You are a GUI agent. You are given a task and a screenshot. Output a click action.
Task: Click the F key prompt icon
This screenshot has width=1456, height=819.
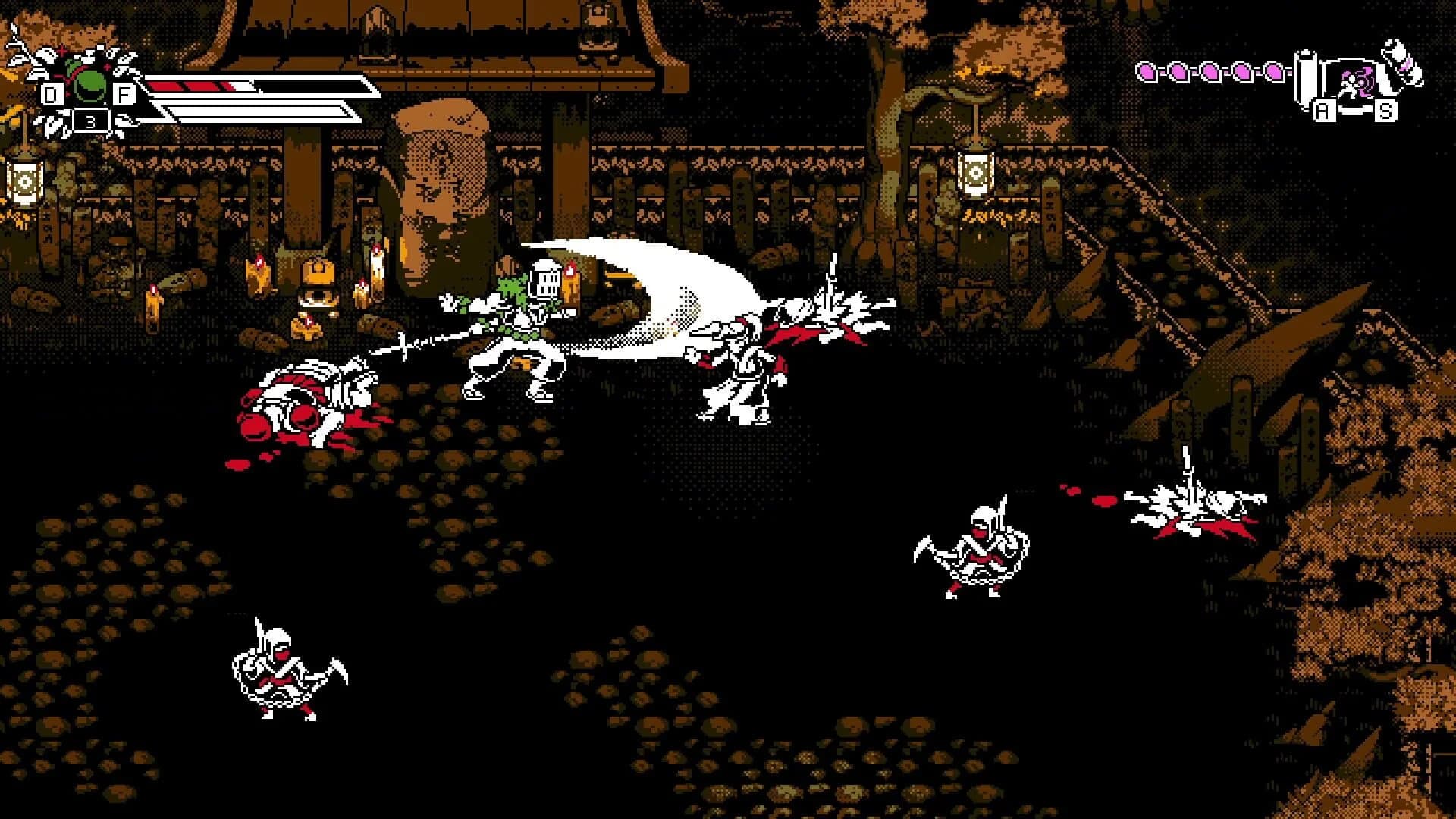coord(124,95)
